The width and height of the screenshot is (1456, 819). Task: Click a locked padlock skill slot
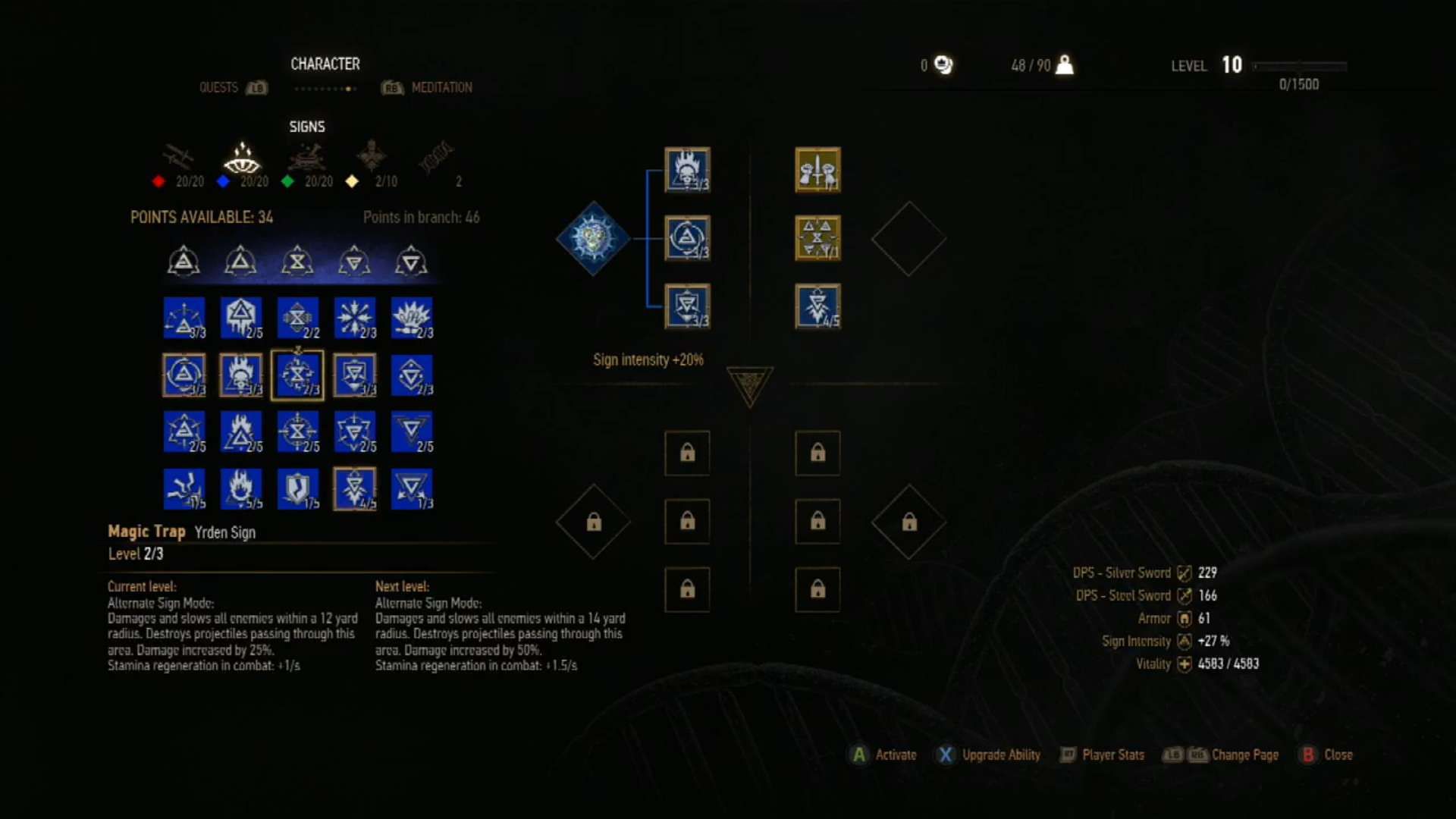pyautogui.click(x=687, y=453)
